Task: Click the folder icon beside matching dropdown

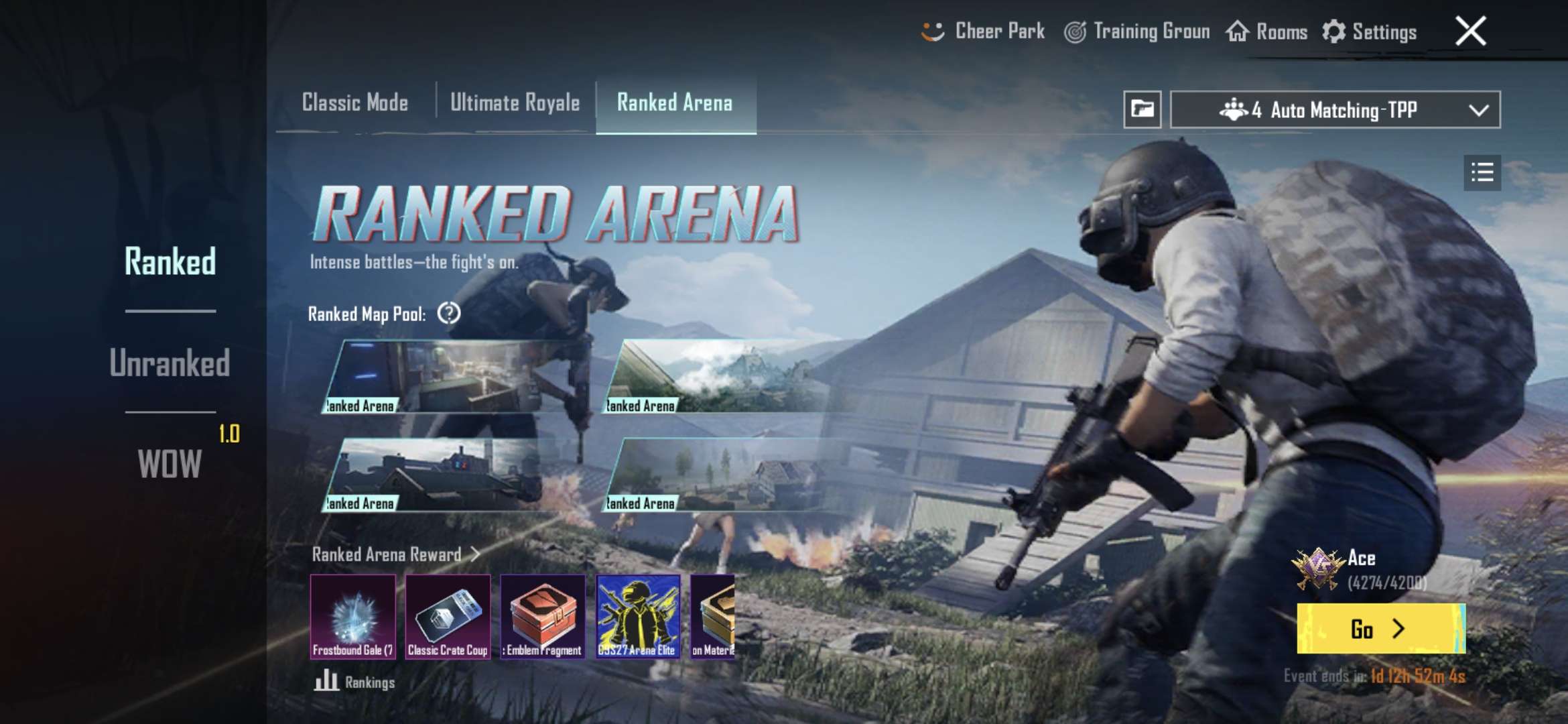Action: point(1142,109)
